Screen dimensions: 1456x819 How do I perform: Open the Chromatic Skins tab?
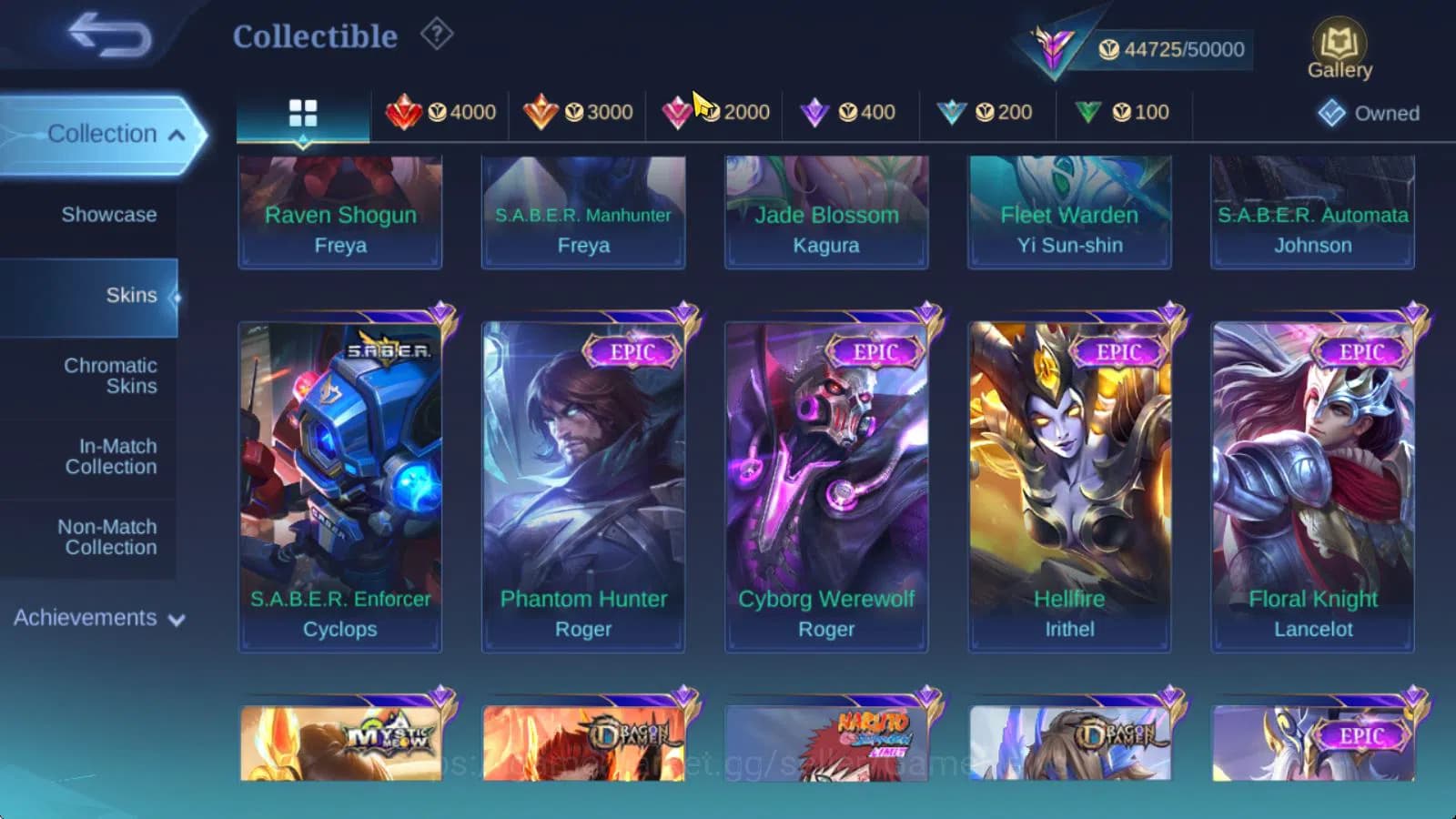112,375
